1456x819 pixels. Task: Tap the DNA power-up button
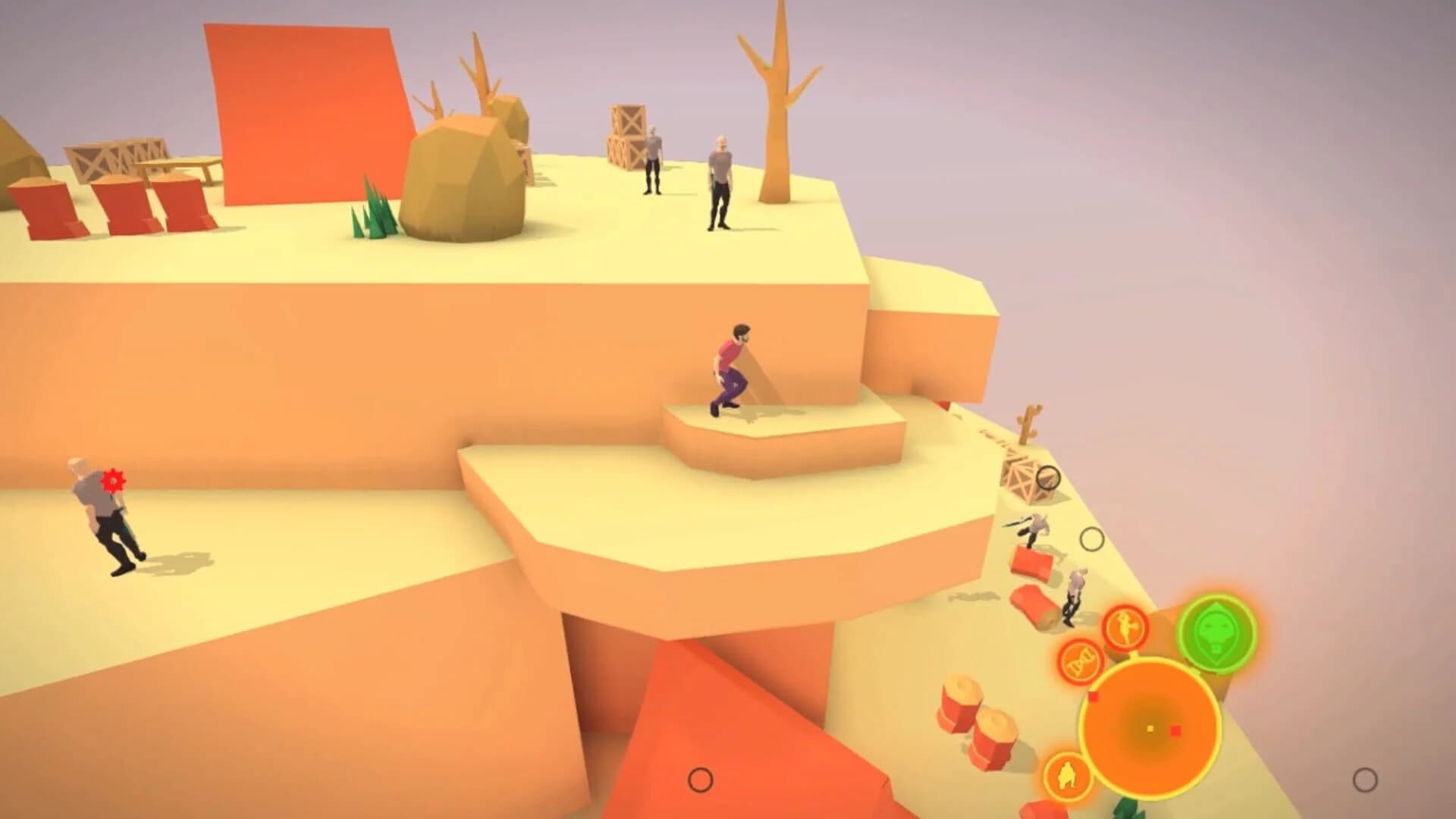click(x=1082, y=661)
